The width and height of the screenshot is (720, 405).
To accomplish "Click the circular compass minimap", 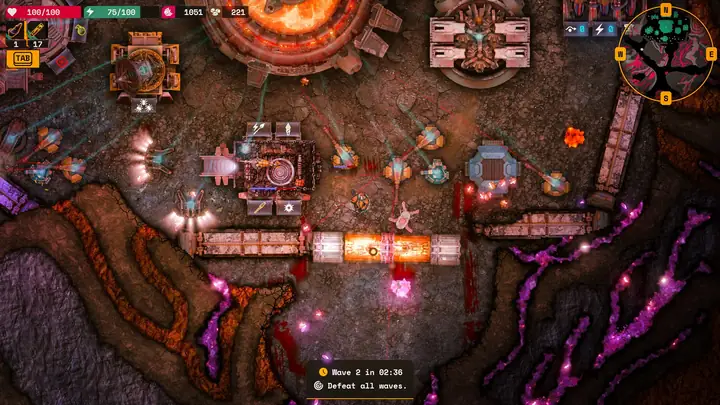I will pyautogui.click(x=665, y=54).
